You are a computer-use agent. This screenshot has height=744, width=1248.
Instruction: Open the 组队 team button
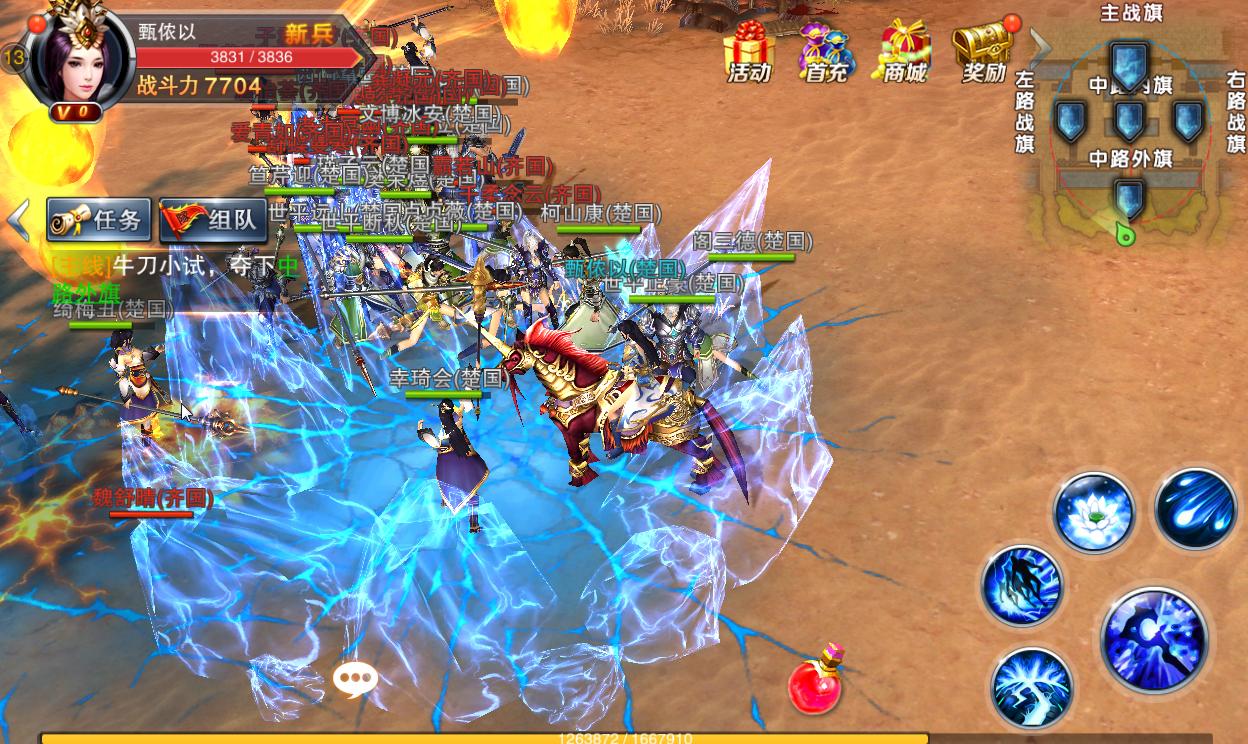(x=213, y=219)
